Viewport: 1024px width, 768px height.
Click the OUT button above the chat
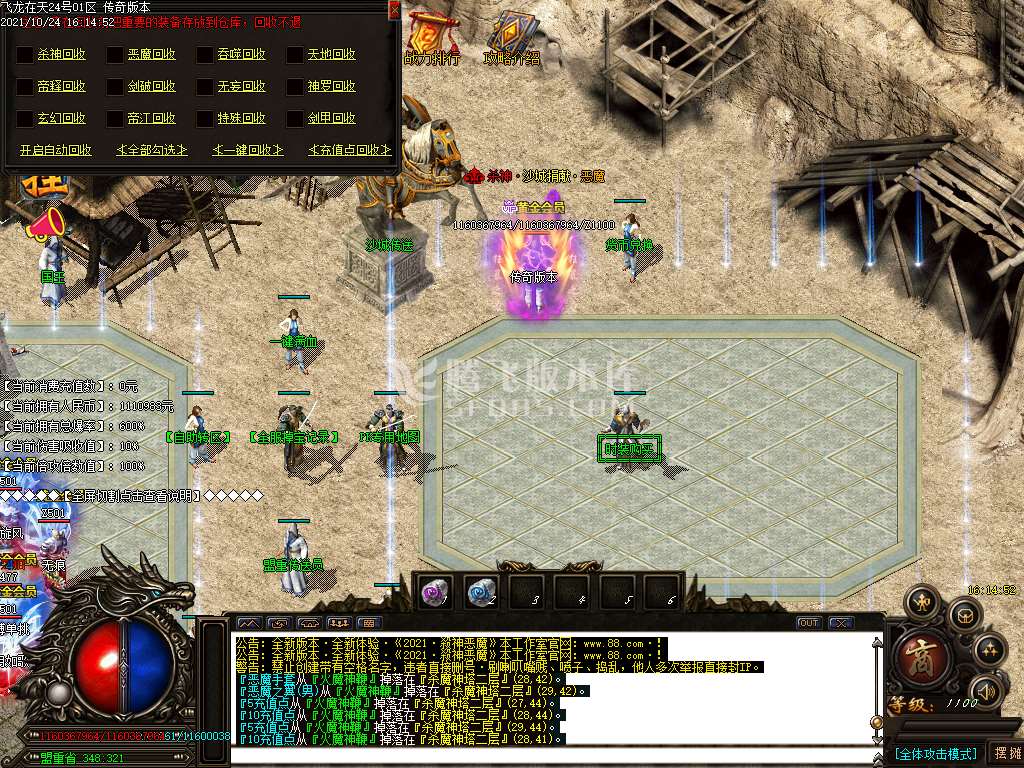click(x=808, y=623)
